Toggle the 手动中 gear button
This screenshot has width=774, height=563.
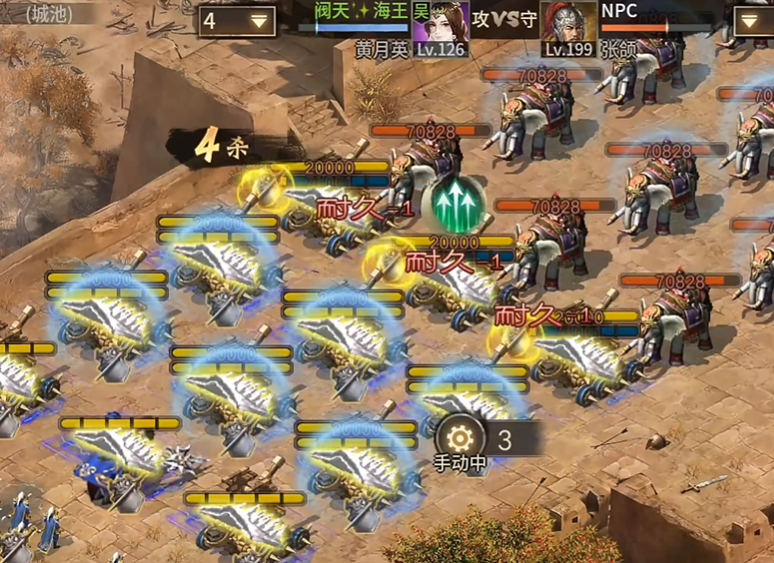point(461,438)
